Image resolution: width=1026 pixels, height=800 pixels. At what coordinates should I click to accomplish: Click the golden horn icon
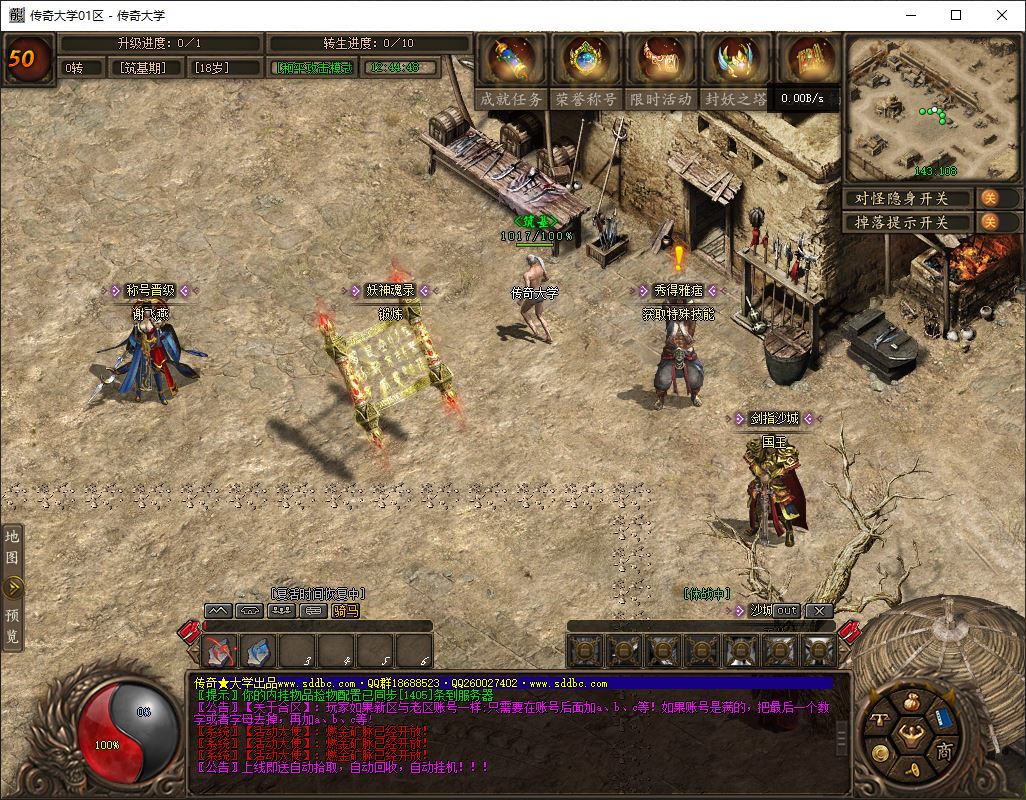(912, 771)
